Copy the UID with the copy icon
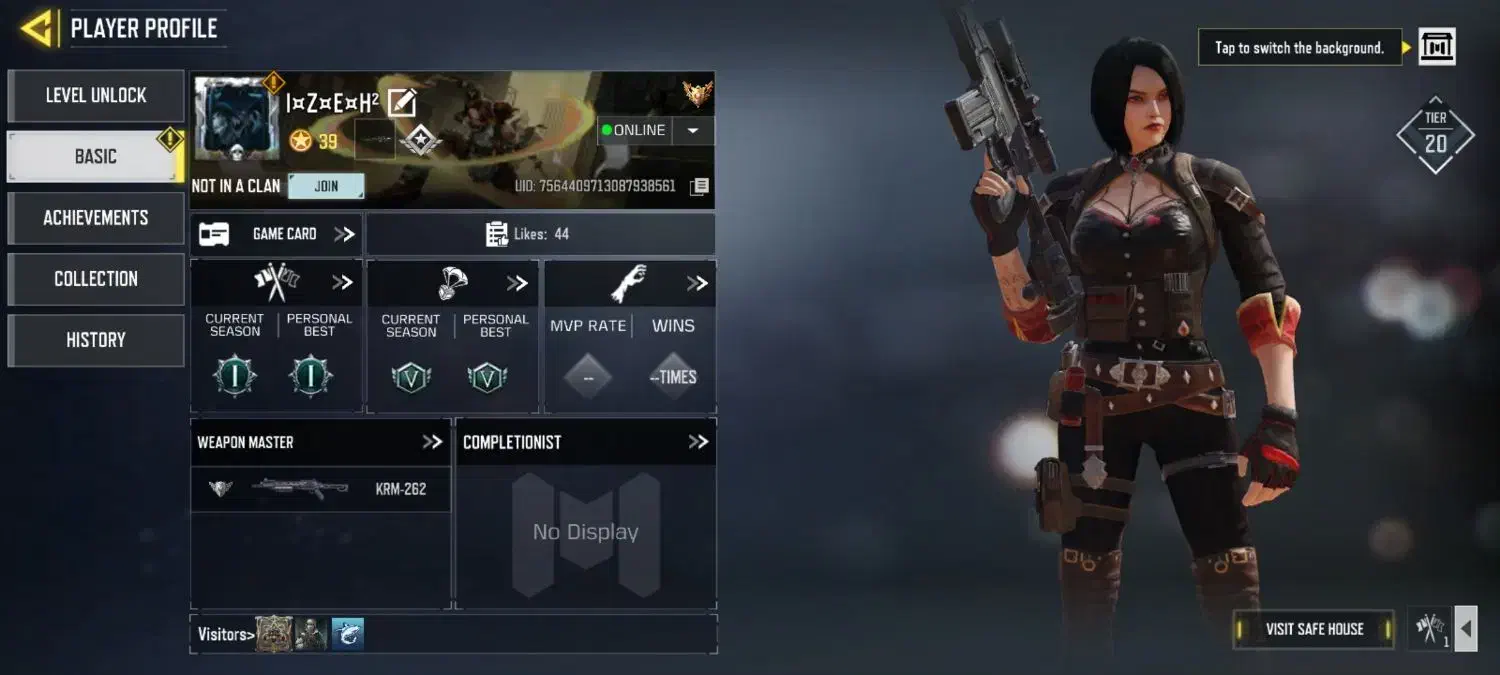The image size is (1500, 675). 700,187
